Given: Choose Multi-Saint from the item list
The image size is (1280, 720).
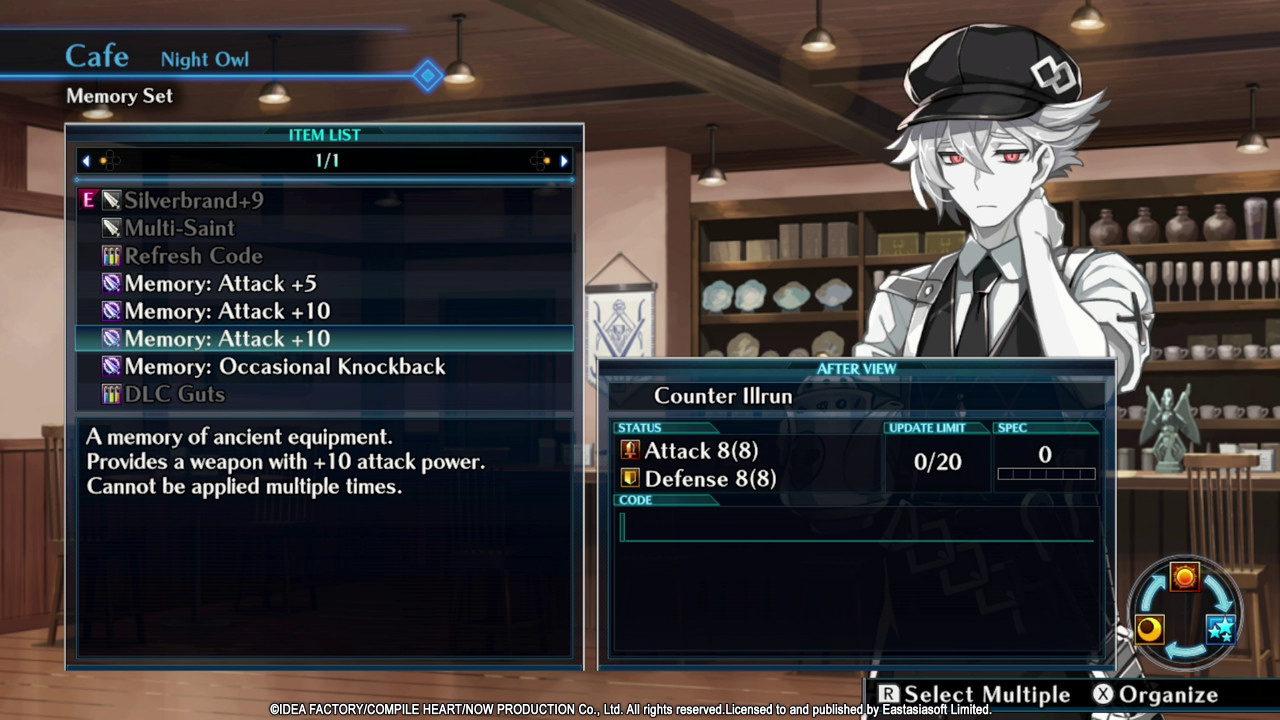Looking at the screenshot, I should pyautogui.click(x=179, y=228).
